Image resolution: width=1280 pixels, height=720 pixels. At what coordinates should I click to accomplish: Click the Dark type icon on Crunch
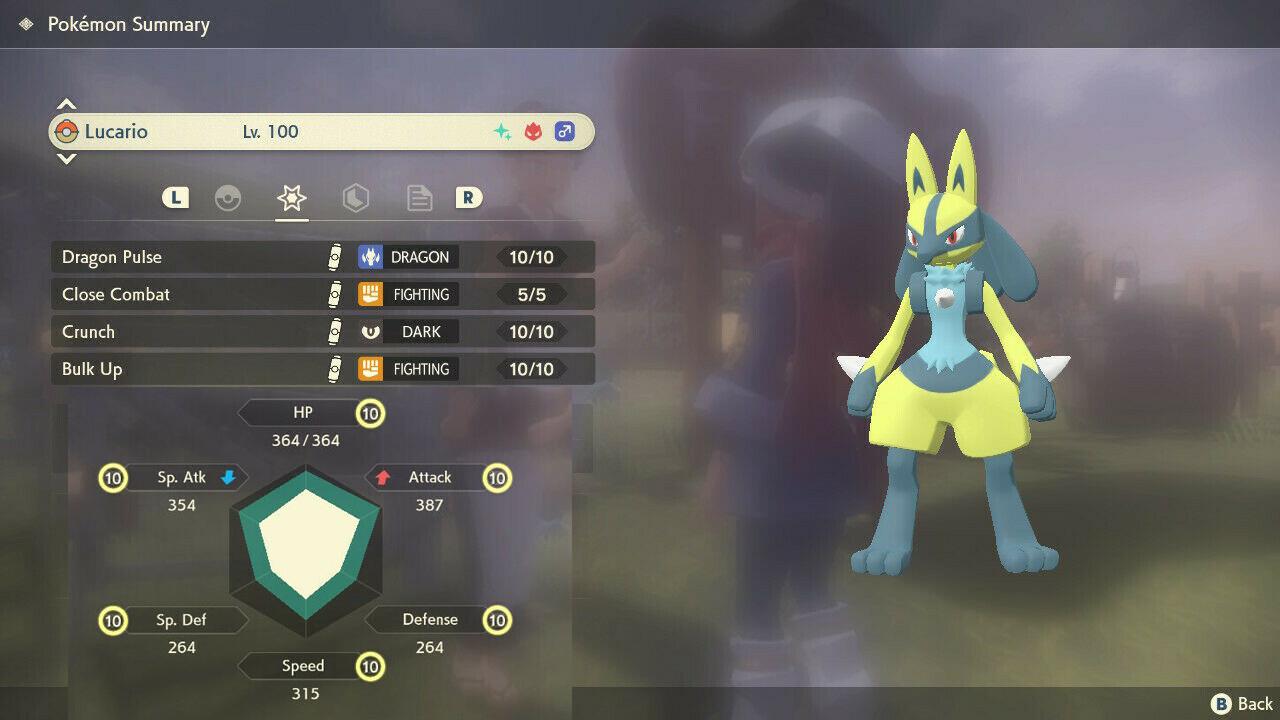point(368,331)
